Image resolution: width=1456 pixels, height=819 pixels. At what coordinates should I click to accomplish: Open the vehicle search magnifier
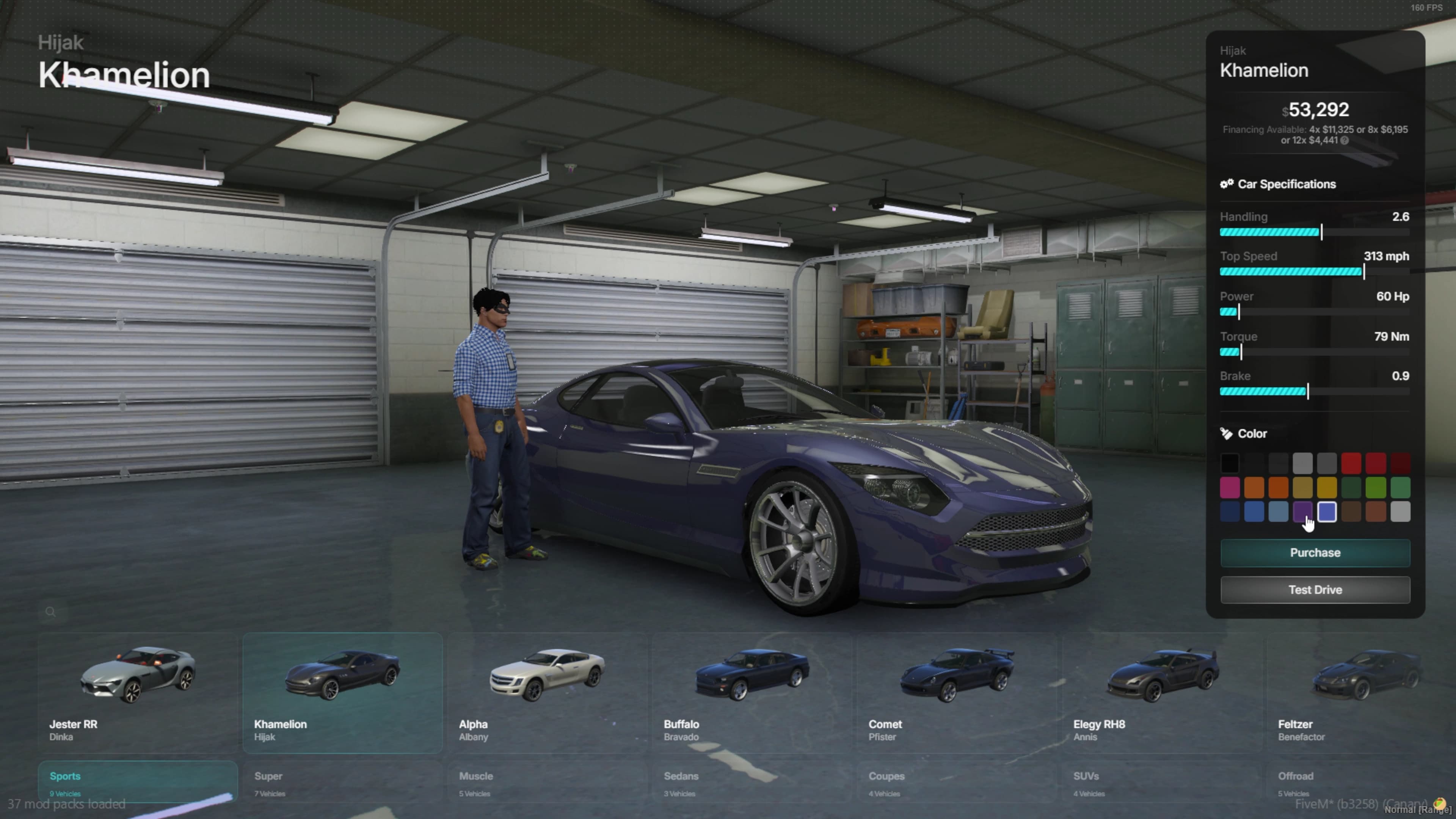(x=50, y=612)
